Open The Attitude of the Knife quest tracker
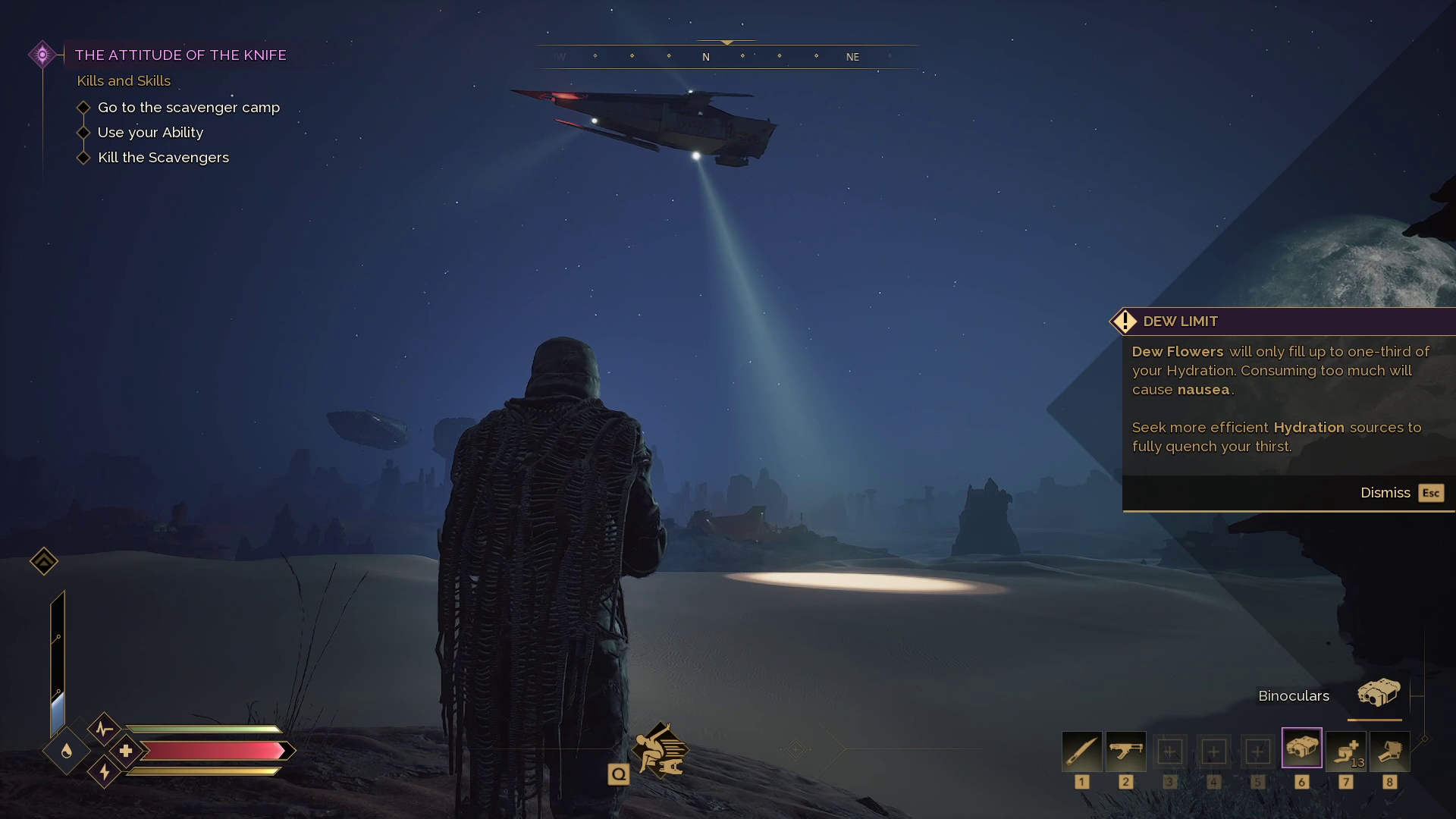The width and height of the screenshot is (1456, 819). click(x=180, y=55)
